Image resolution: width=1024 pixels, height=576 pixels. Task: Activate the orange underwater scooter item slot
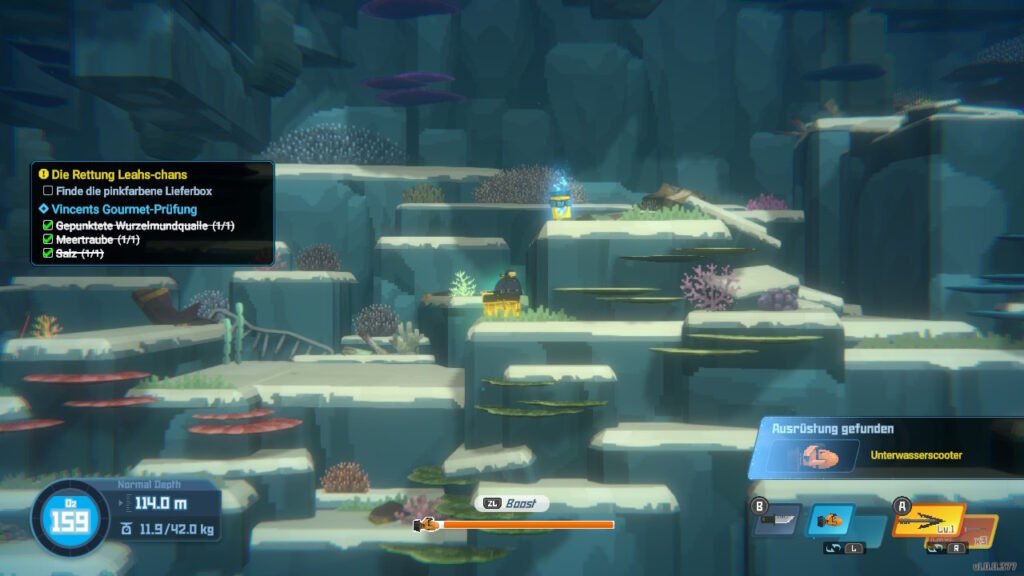point(830,520)
